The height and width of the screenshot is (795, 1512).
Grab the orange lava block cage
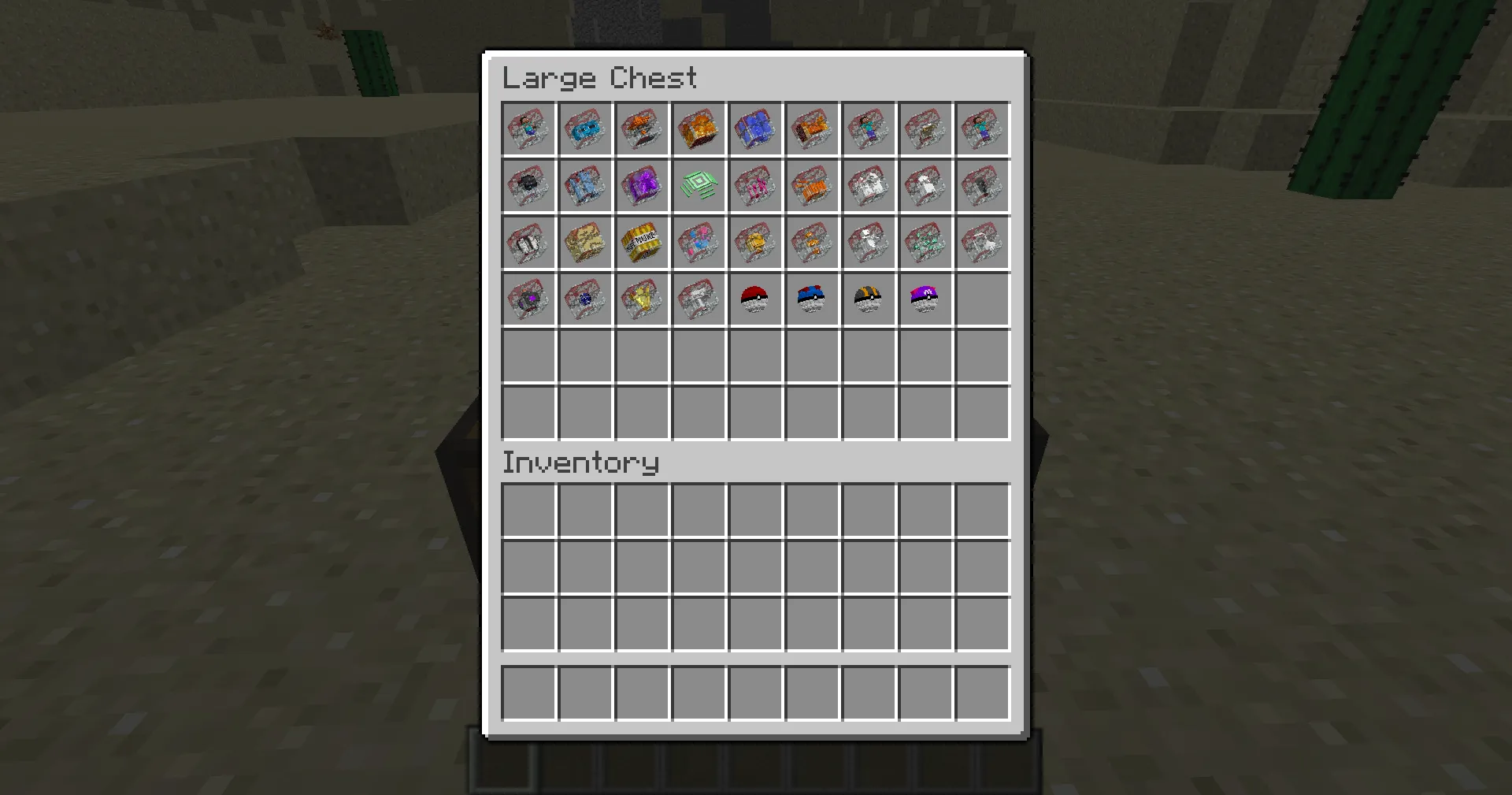tap(699, 129)
